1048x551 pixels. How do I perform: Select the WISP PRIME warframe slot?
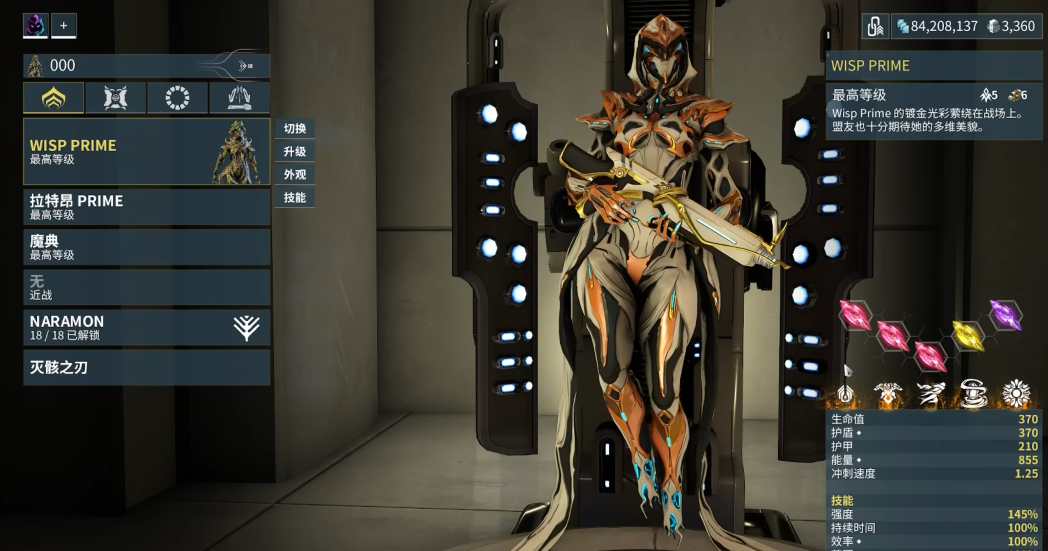click(146, 152)
